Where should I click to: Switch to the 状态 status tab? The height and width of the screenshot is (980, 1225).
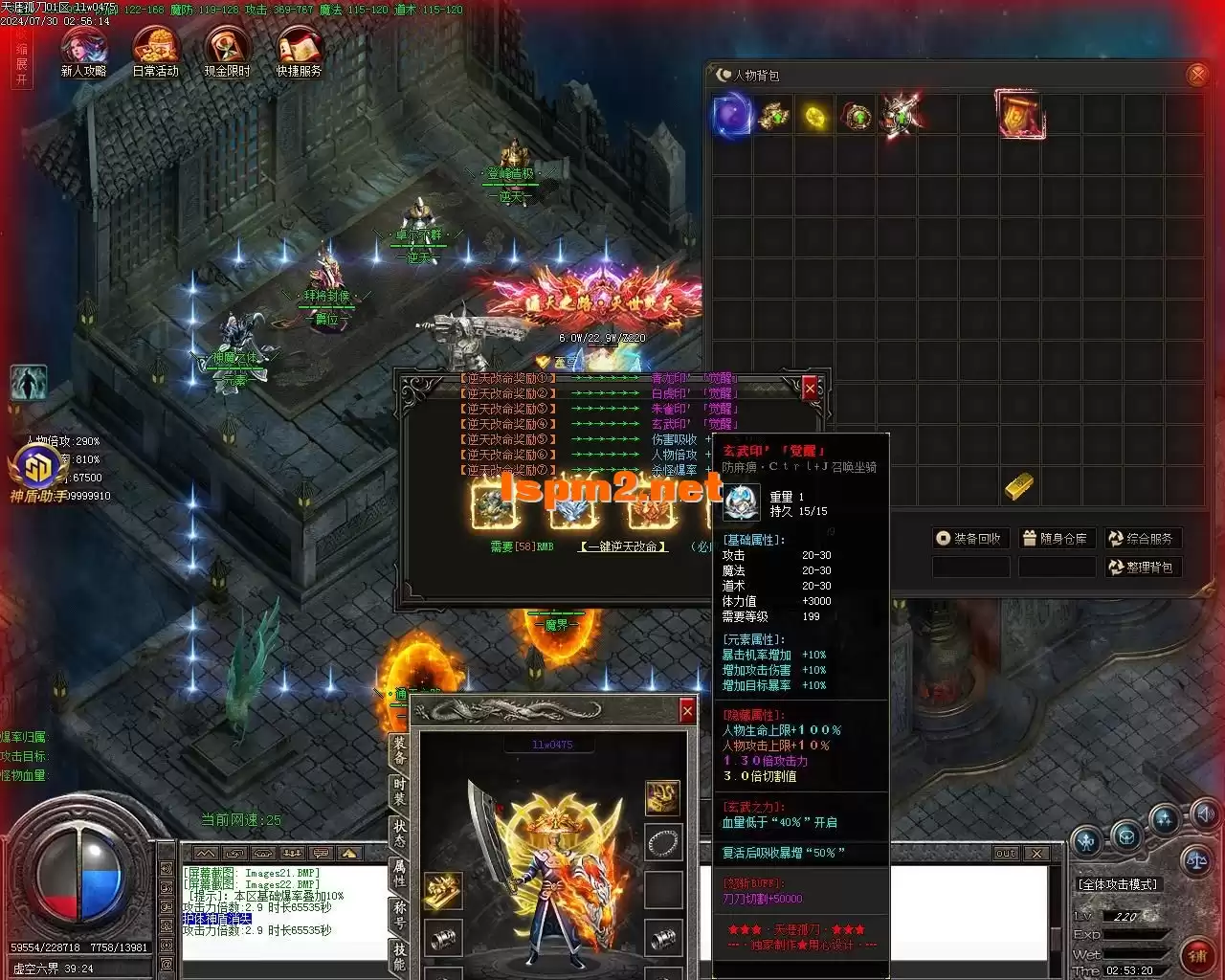click(399, 833)
